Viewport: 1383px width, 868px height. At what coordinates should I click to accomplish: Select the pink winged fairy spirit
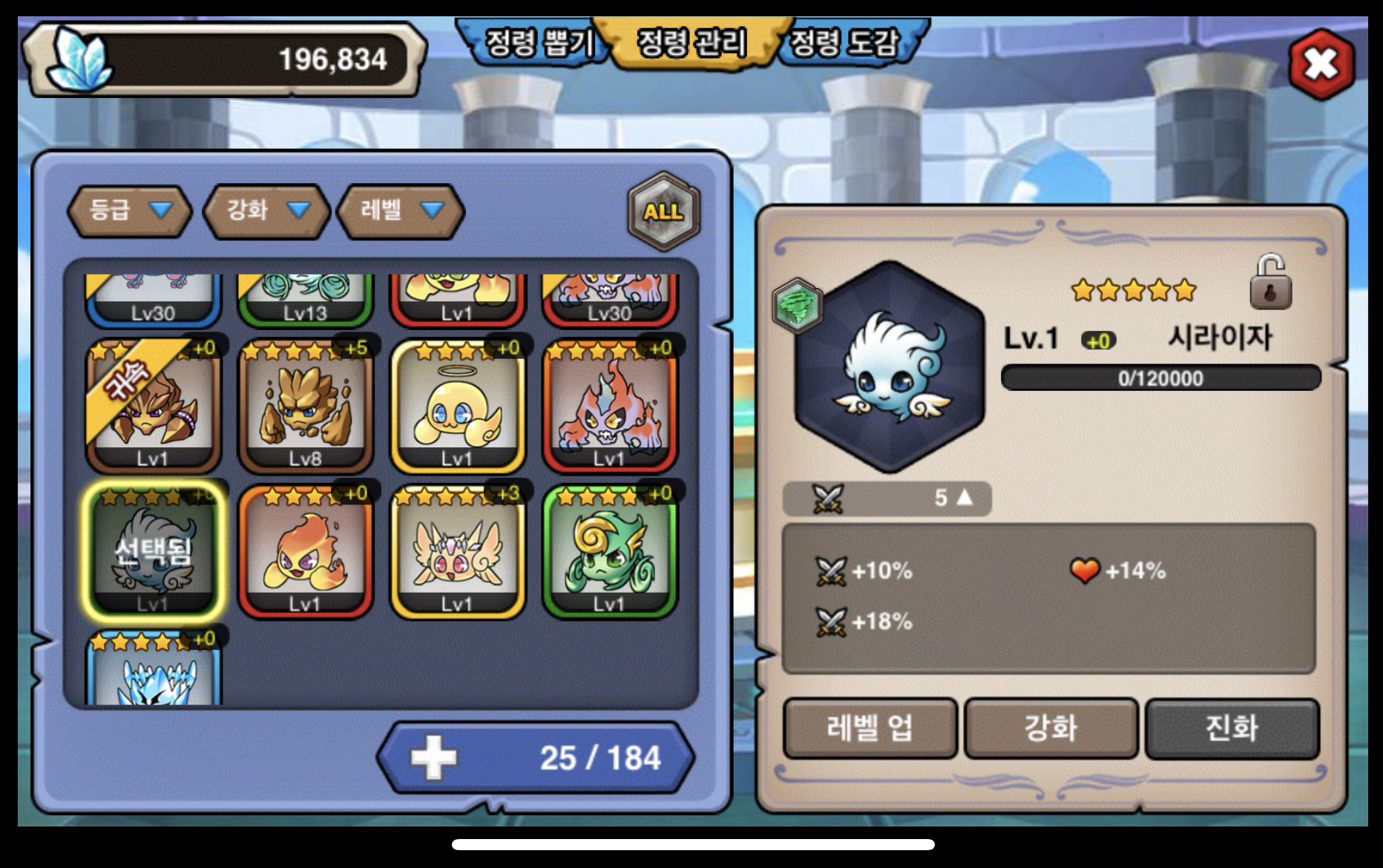coord(457,552)
